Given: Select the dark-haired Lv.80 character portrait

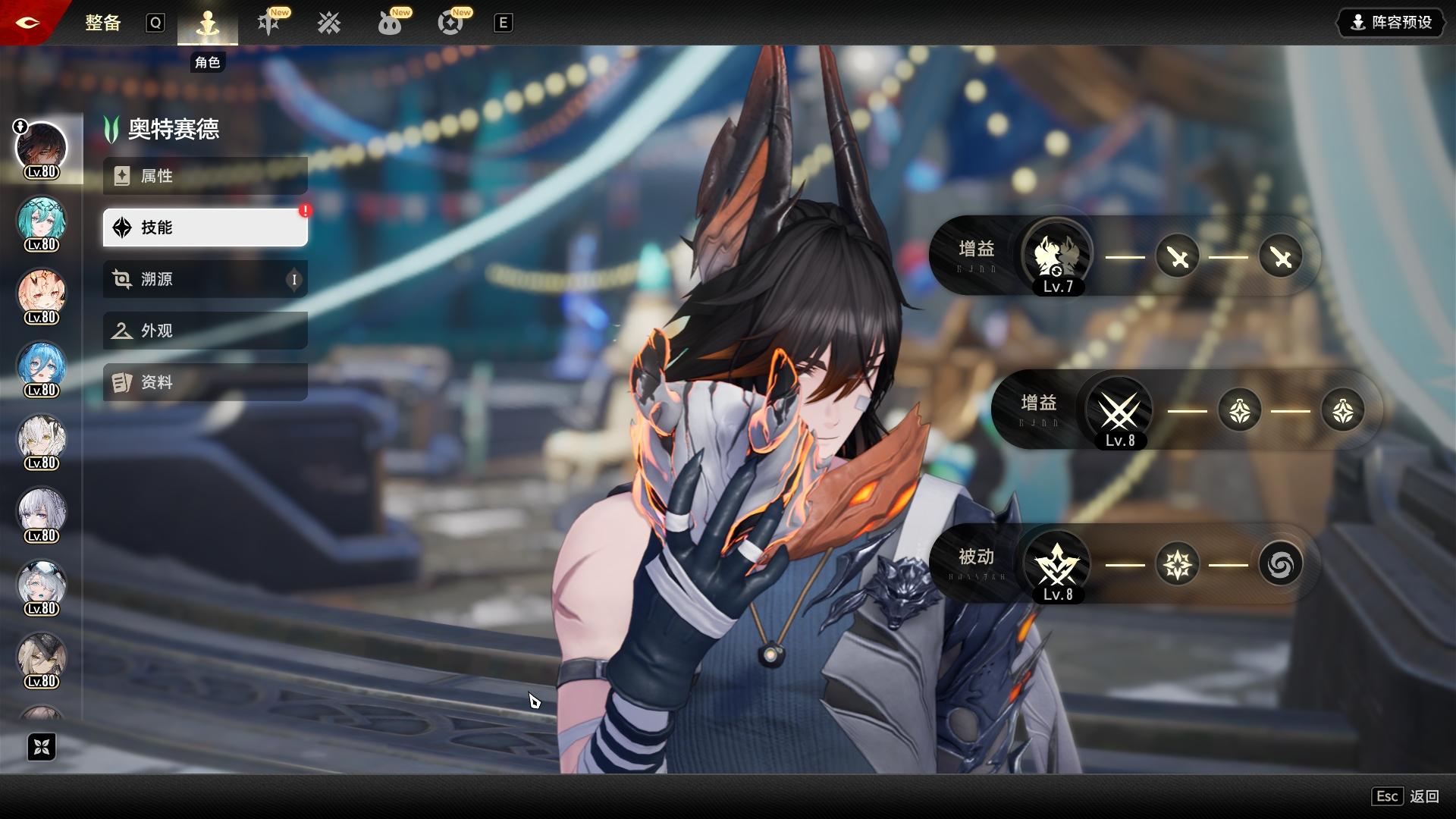Looking at the screenshot, I should [42, 148].
